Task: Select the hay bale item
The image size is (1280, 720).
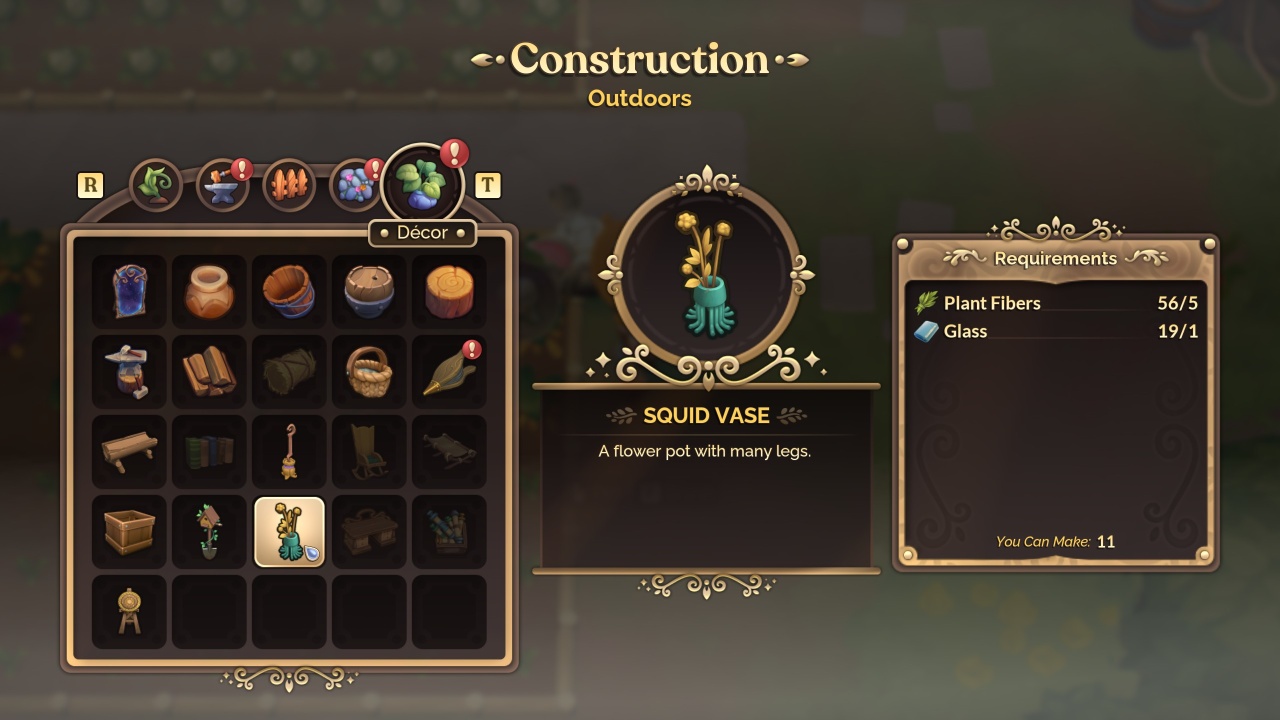Action: click(x=288, y=370)
